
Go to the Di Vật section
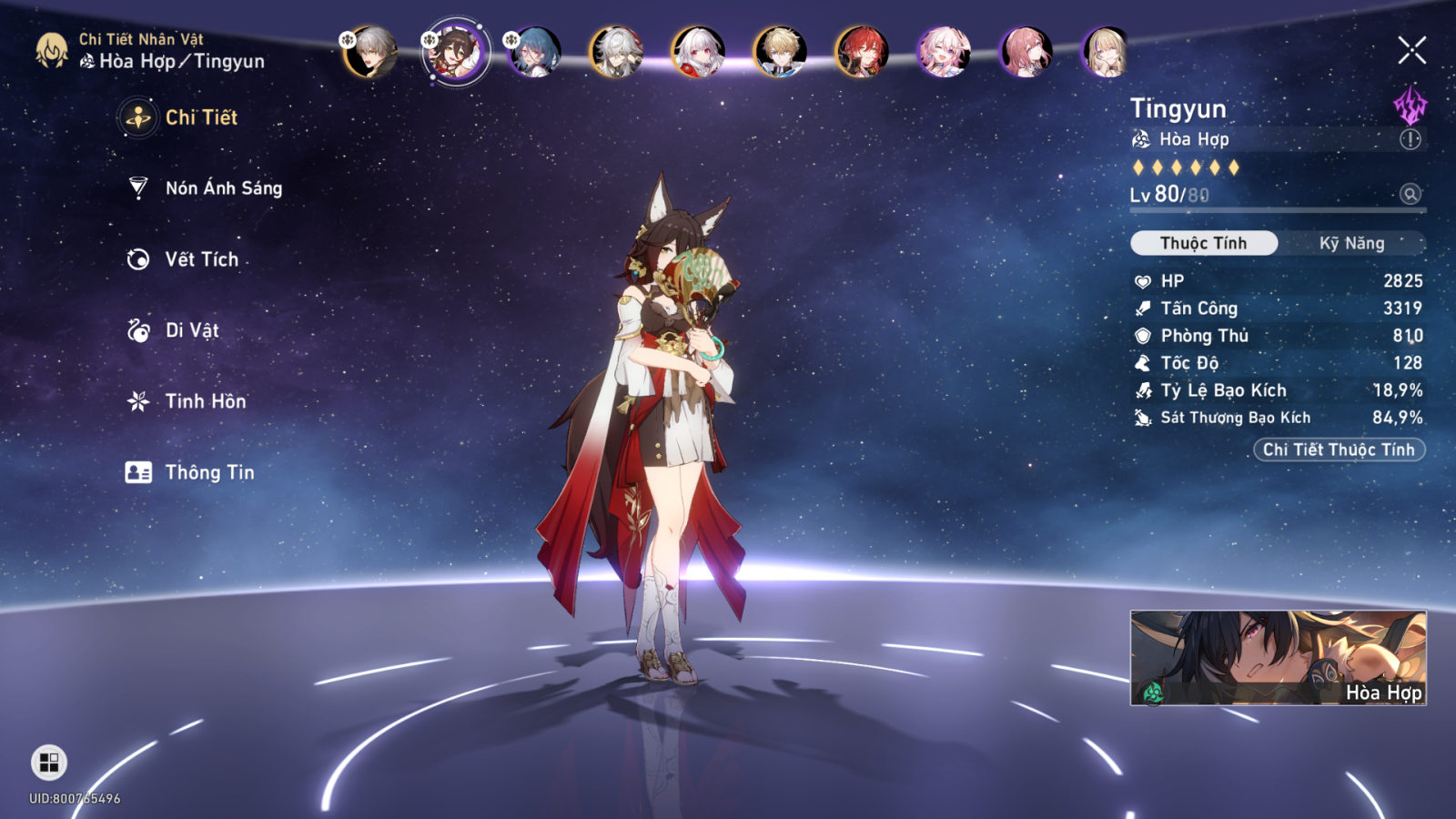pos(191,330)
